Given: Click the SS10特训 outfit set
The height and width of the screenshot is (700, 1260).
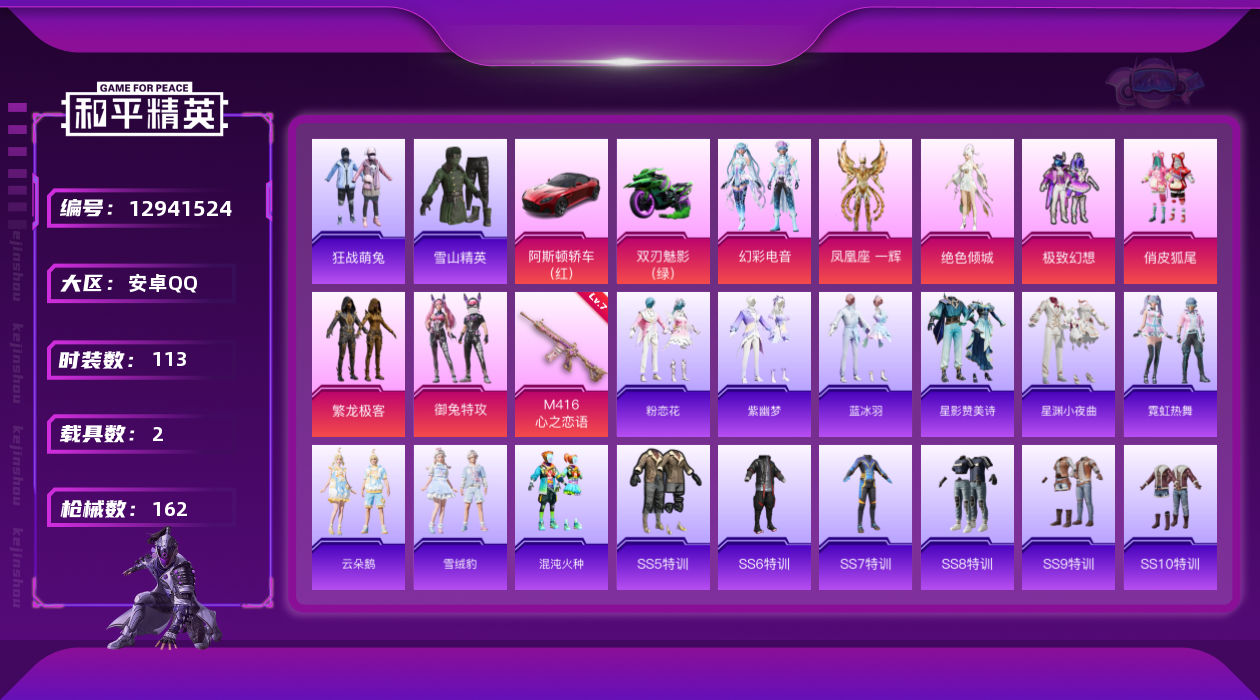Looking at the screenshot, I should tap(1170, 517).
